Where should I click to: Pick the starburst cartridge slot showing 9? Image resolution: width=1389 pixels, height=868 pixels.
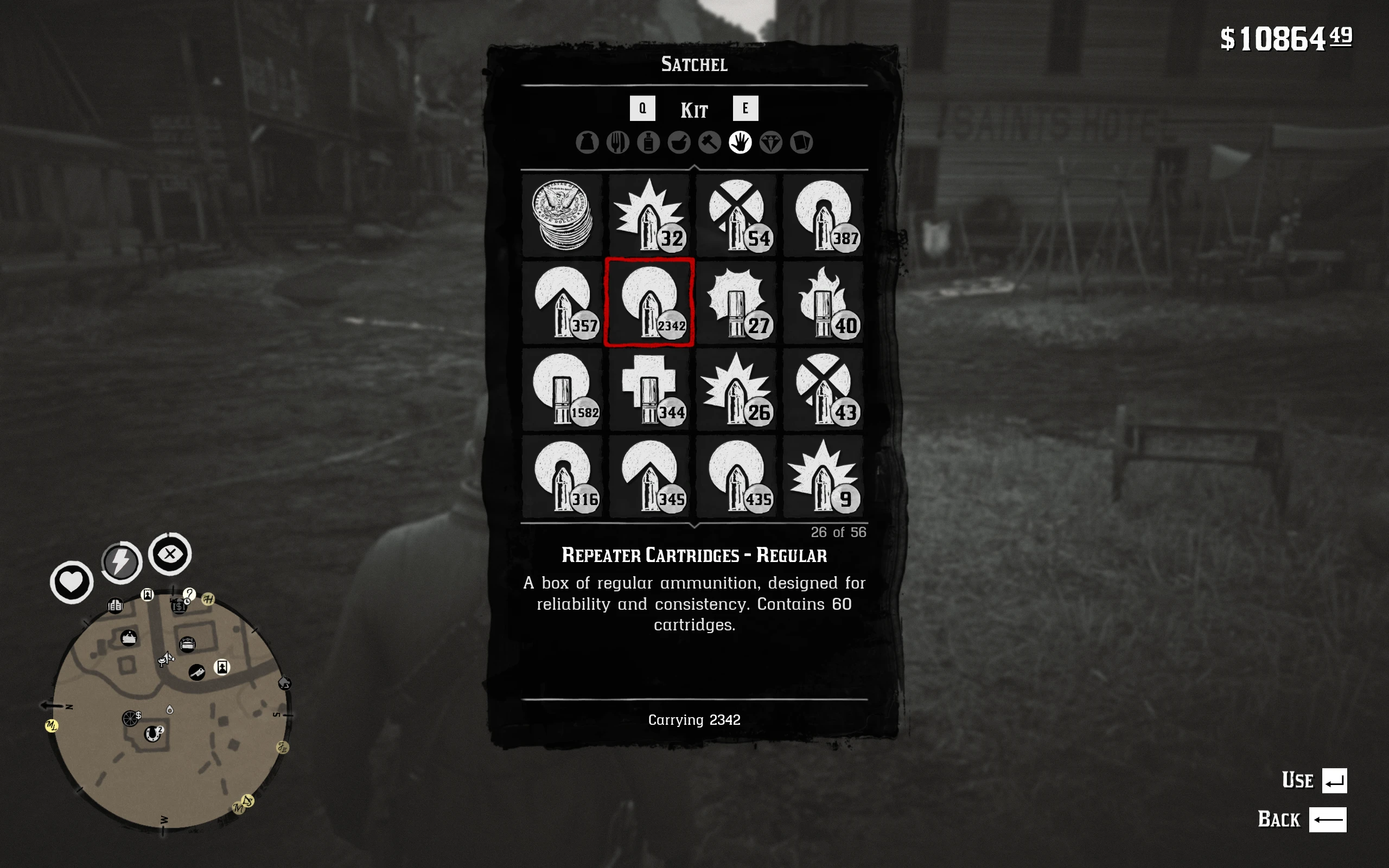(x=823, y=476)
